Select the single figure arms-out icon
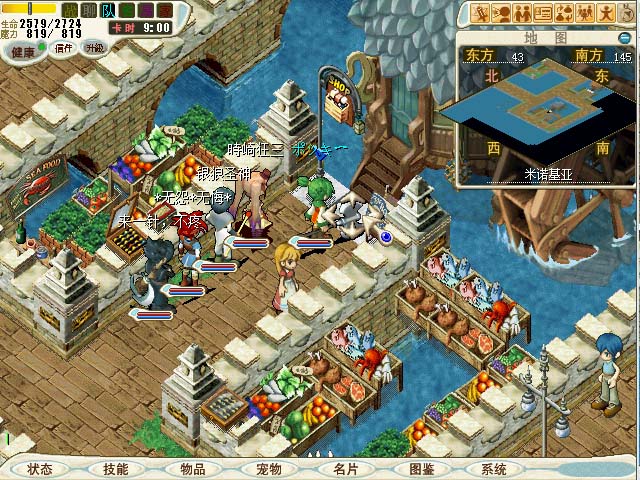Image resolution: width=640 pixels, height=480 pixels. coord(606,13)
